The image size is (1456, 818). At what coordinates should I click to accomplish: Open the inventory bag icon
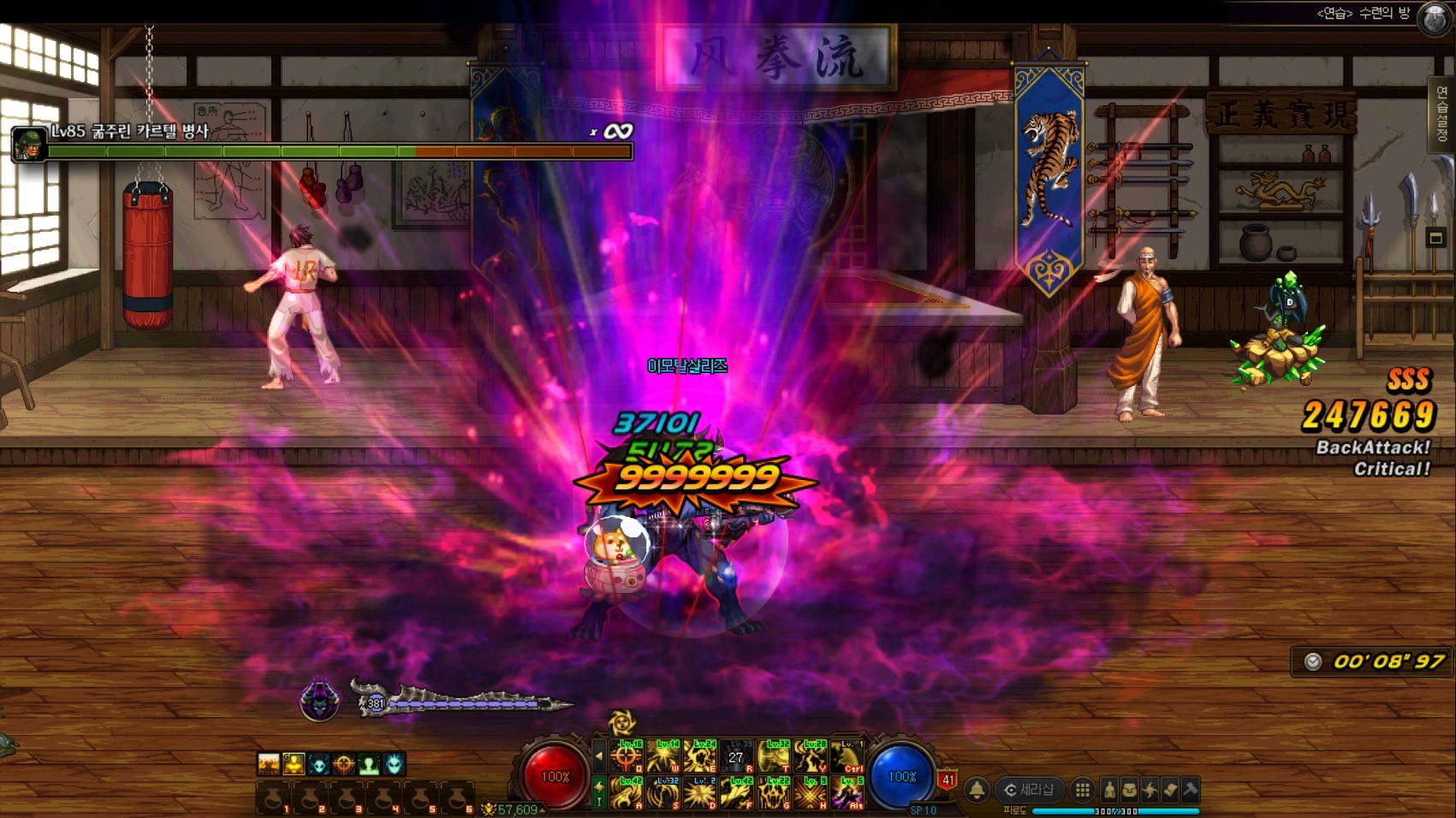(1129, 790)
